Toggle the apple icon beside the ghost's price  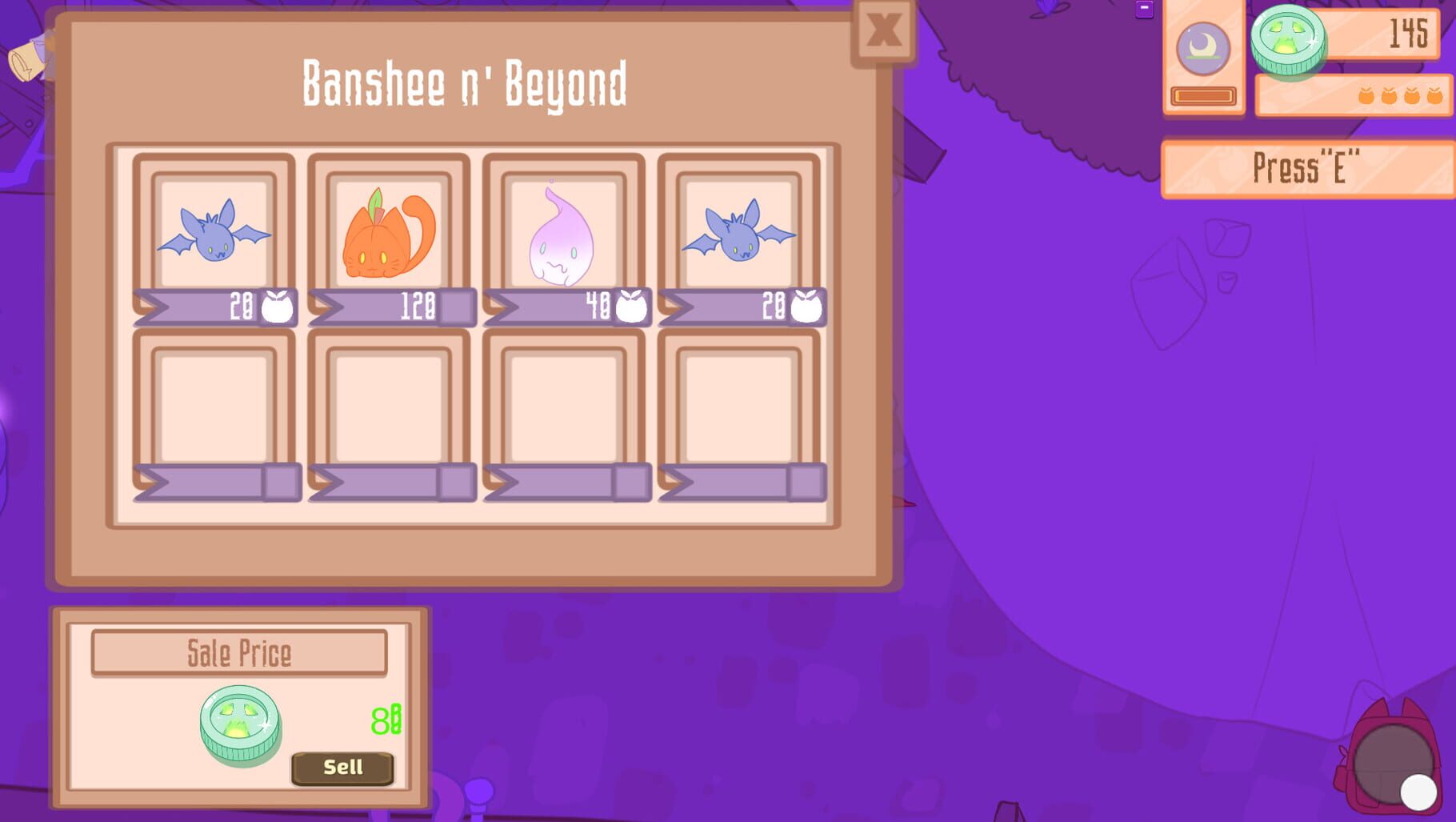coord(628,304)
